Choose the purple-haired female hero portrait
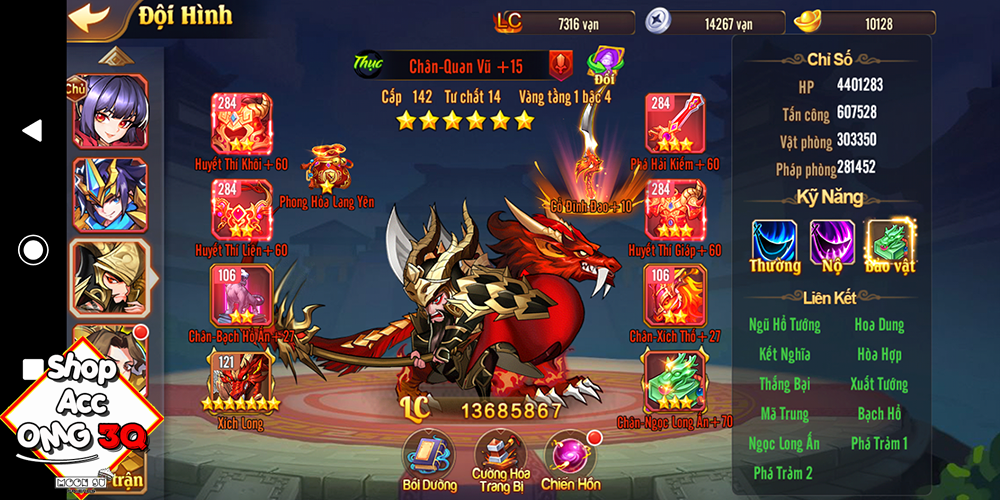The height and width of the screenshot is (500, 1000). (109, 111)
